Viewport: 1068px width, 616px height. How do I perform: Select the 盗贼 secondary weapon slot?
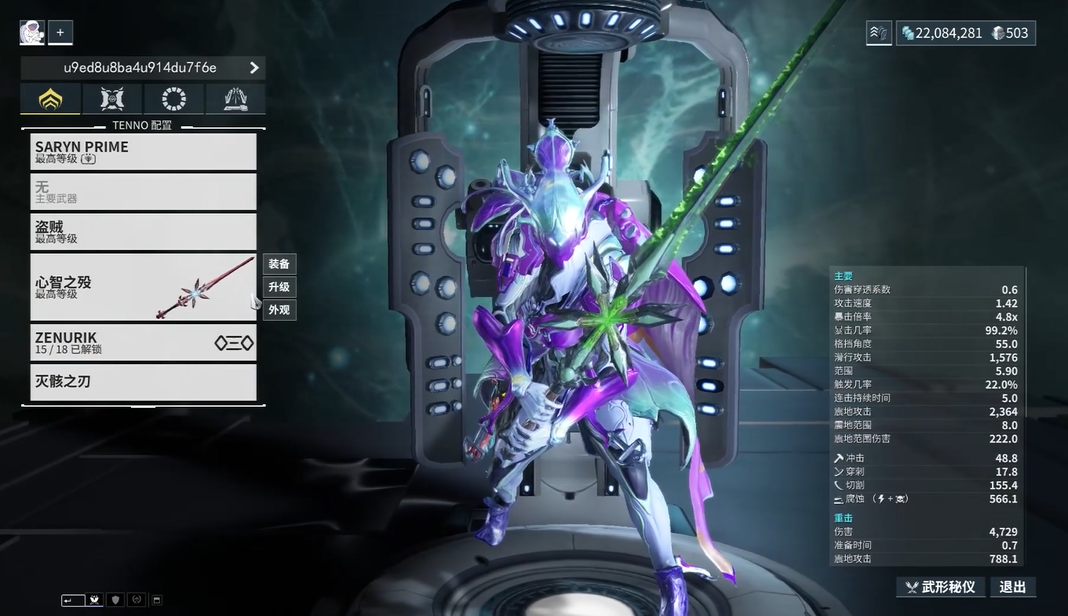click(143, 232)
